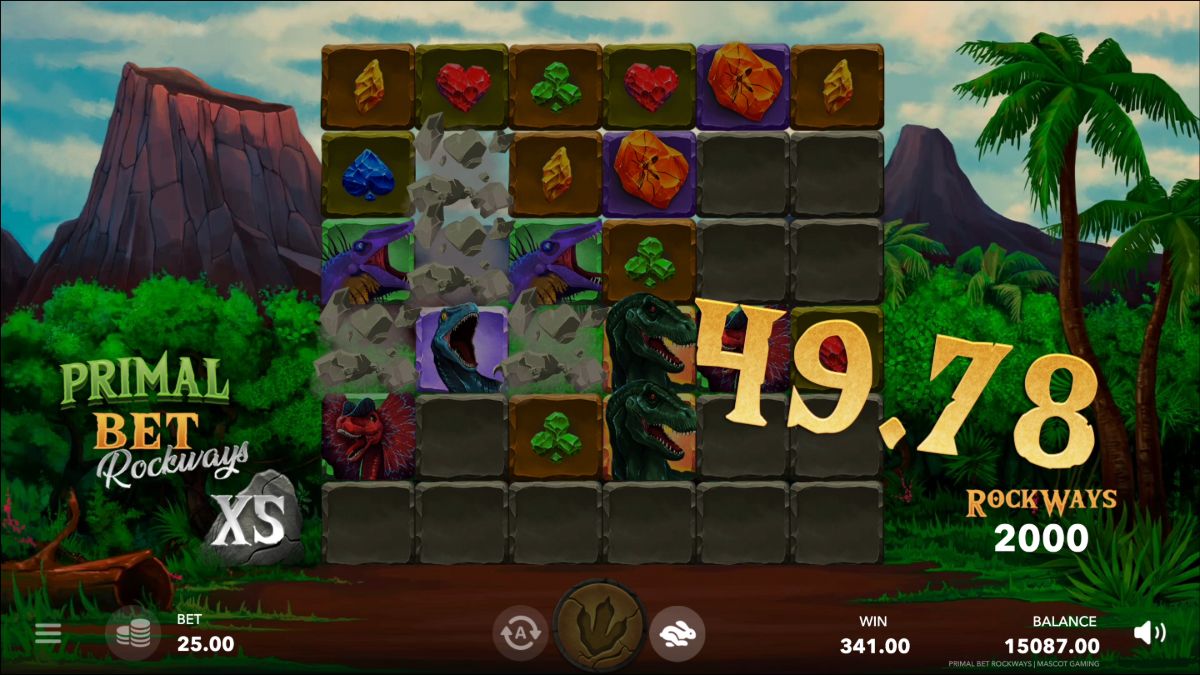Mute sound with the speaker icon
Image resolution: width=1200 pixels, height=675 pixels.
pyautogui.click(x=1149, y=632)
